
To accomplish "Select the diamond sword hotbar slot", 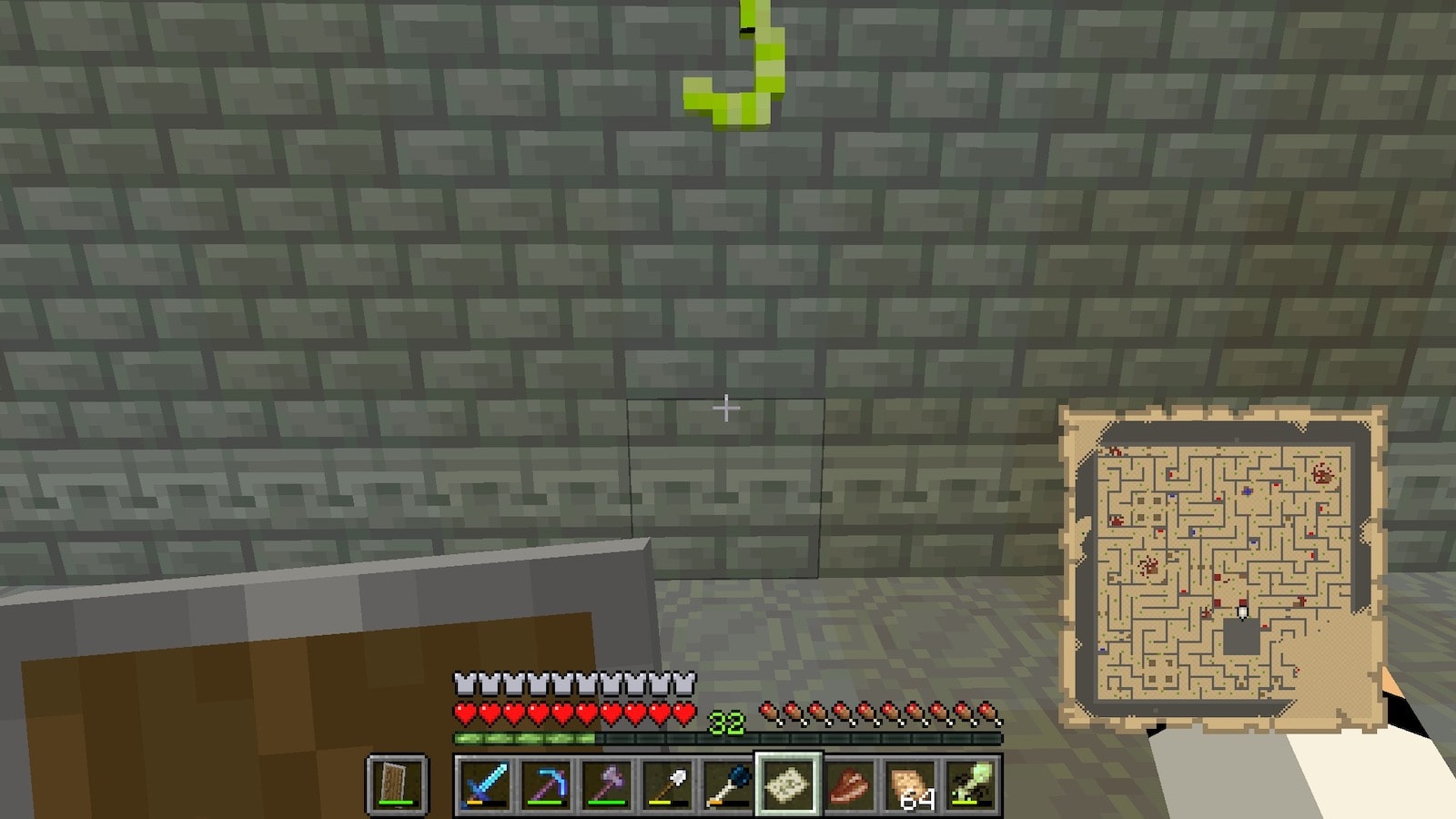I will [484, 784].
